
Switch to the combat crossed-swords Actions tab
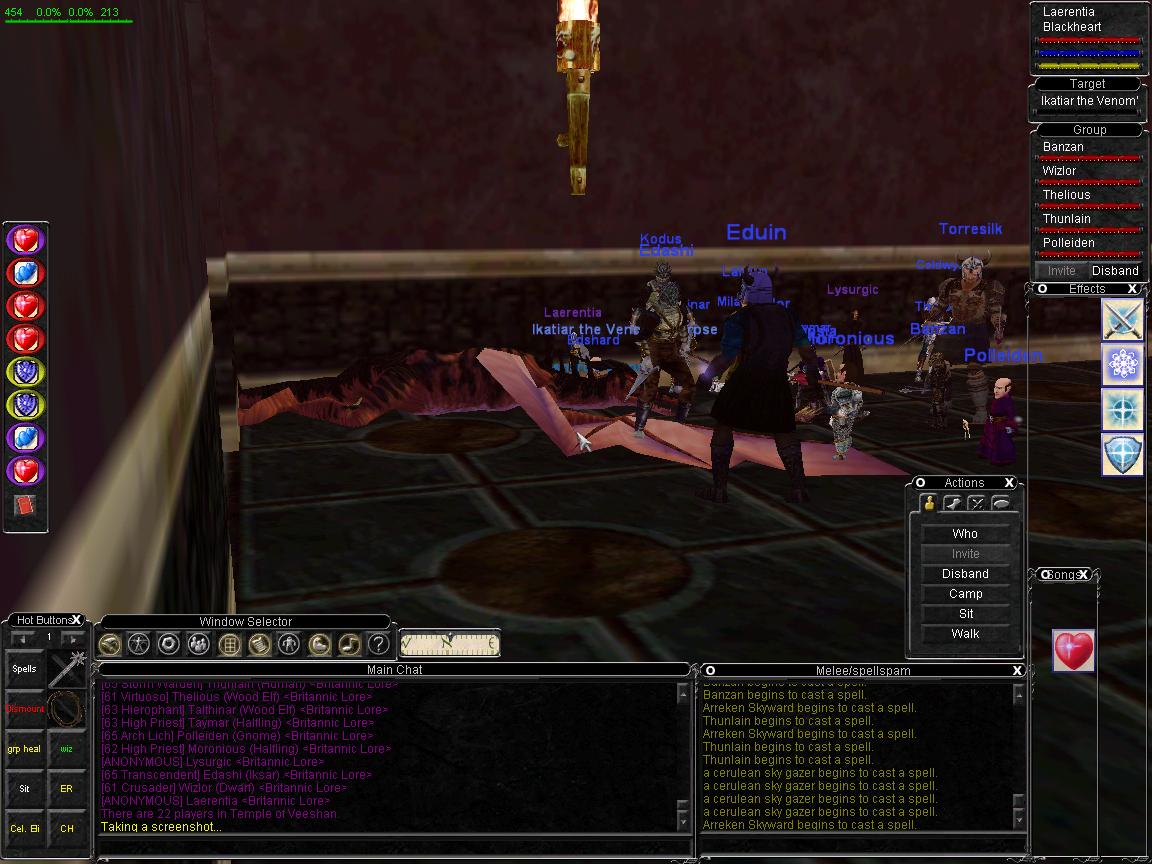coord(977,504)
